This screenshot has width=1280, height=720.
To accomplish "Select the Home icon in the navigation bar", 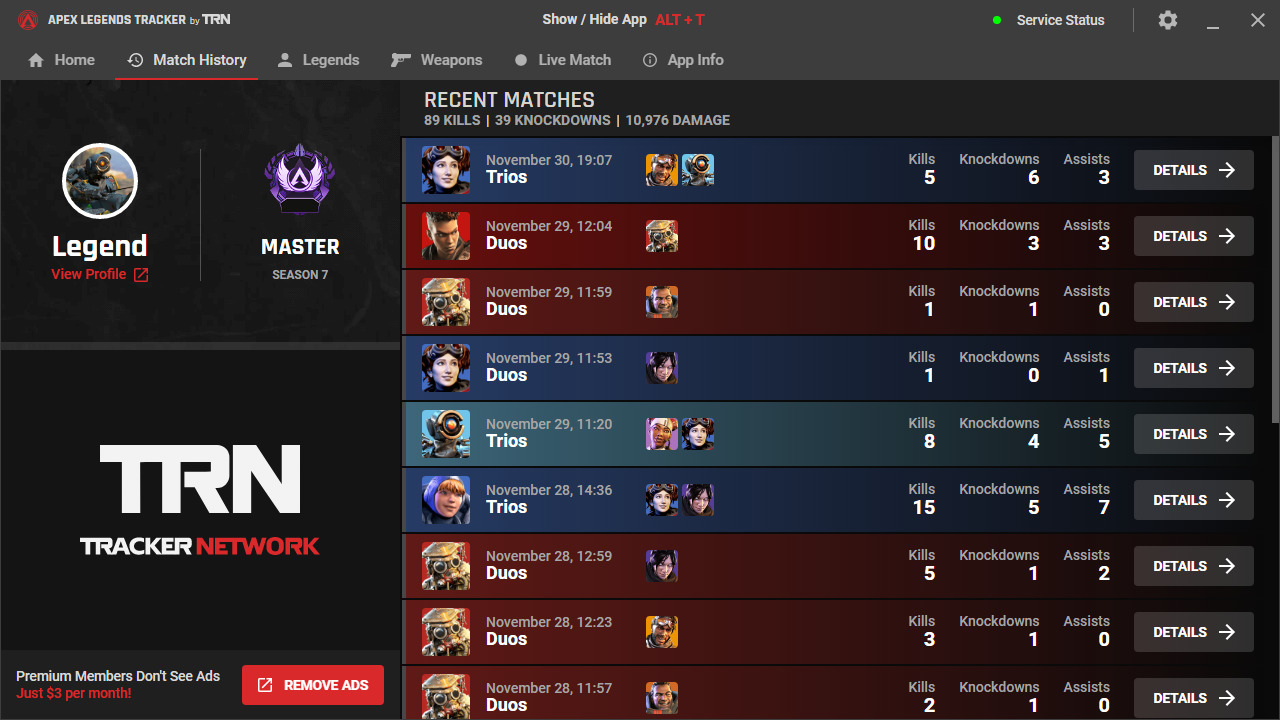I will (35, 60).
